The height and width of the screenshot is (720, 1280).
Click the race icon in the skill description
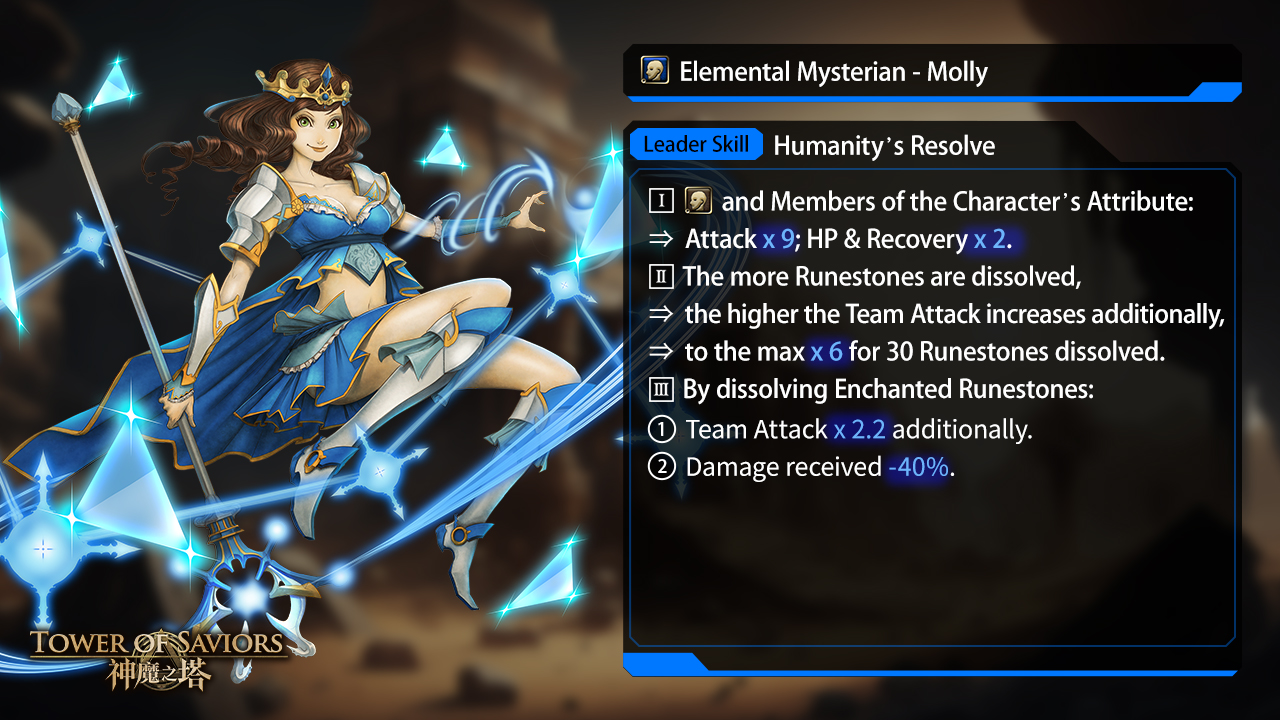pyautogui.click(x=698, y=201)
